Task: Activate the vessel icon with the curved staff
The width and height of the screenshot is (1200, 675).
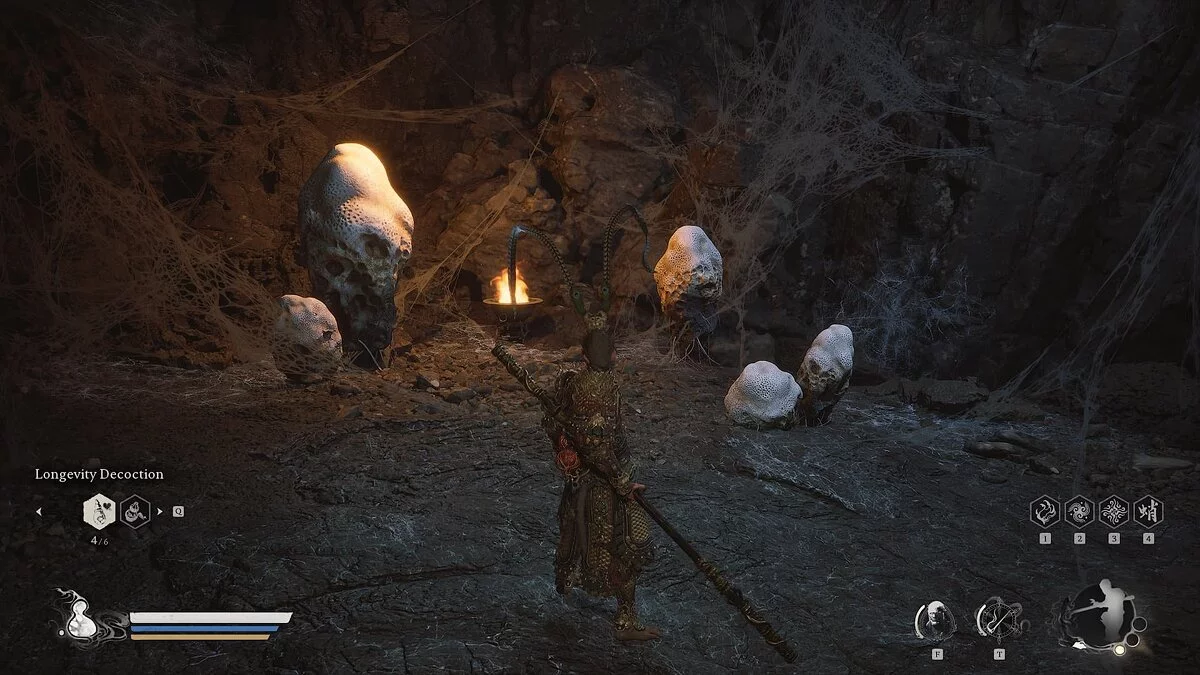Action: pos(997,619)
